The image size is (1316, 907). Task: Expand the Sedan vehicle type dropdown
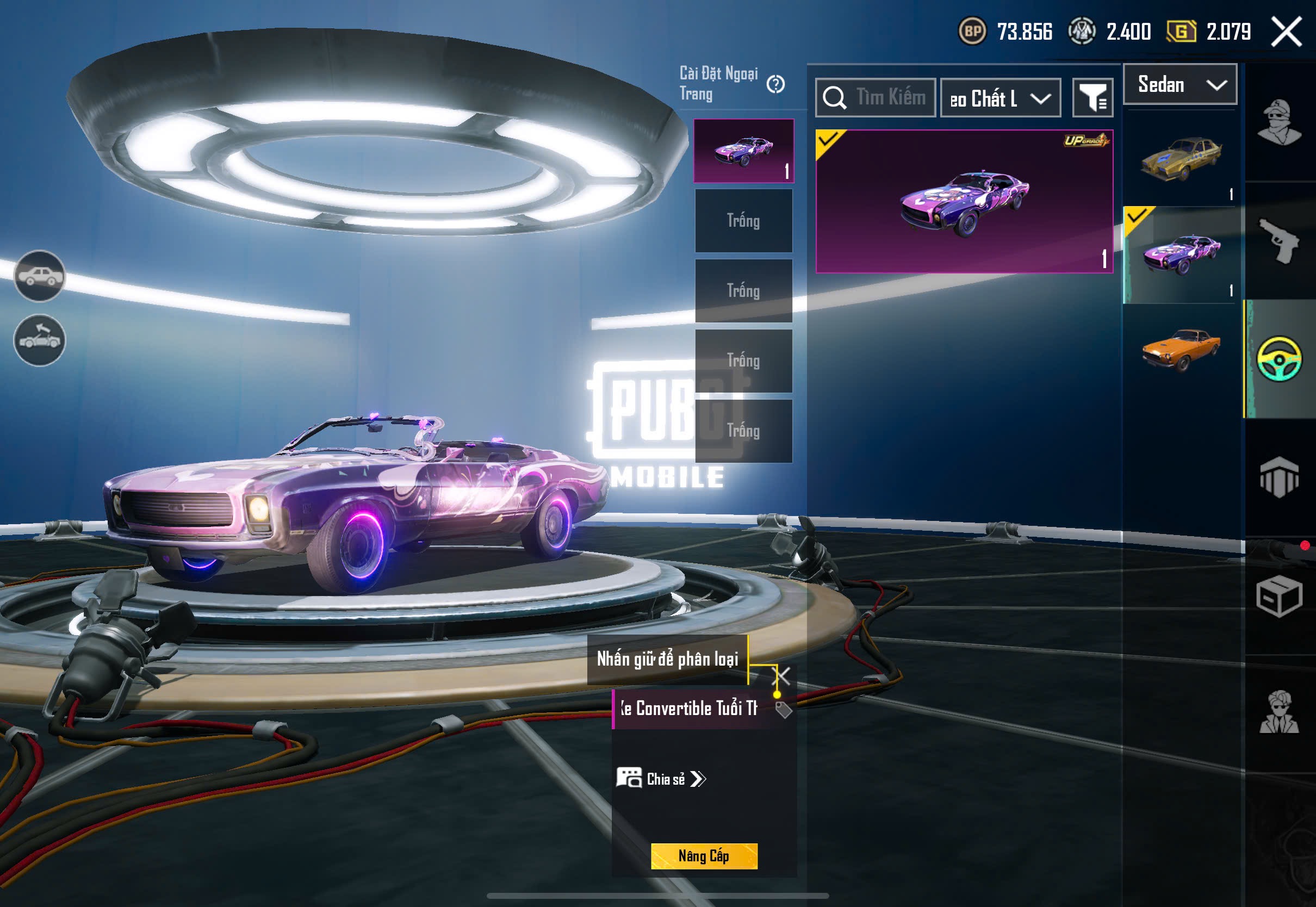click(x=1180, y=85)
